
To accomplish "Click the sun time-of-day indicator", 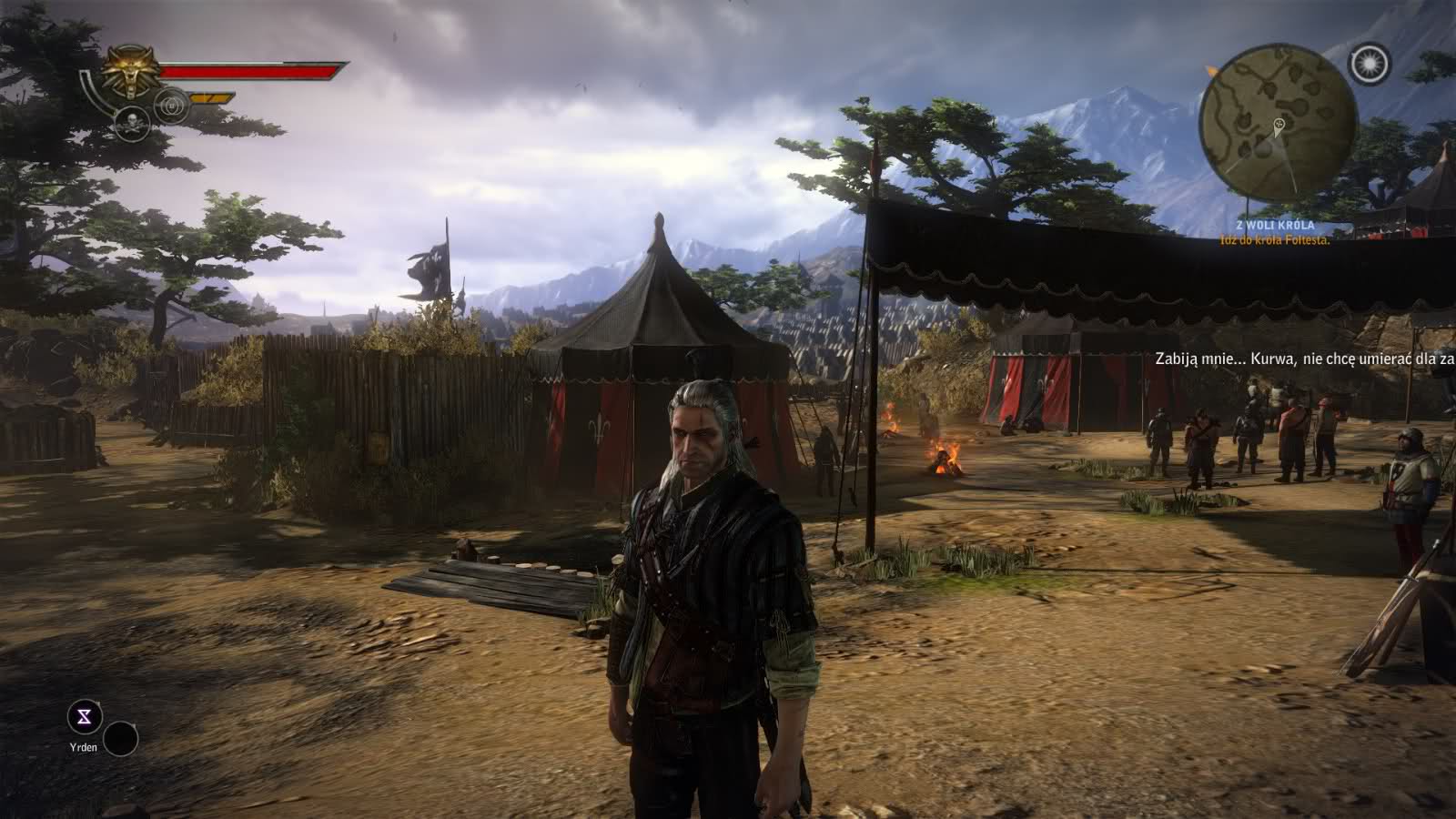I will 1370,63.
